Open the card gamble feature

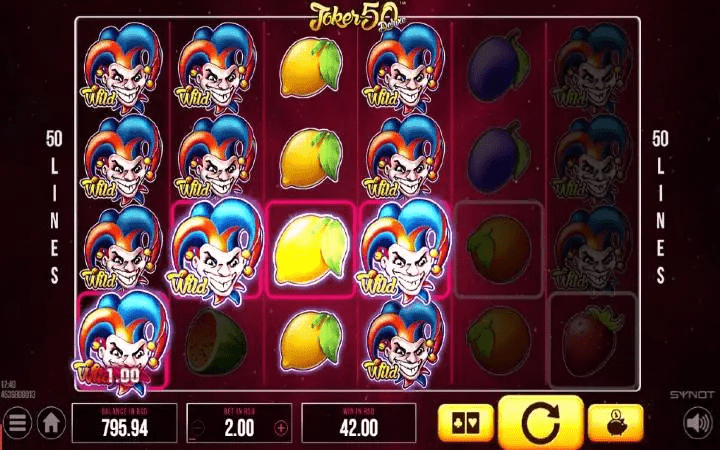466,423
